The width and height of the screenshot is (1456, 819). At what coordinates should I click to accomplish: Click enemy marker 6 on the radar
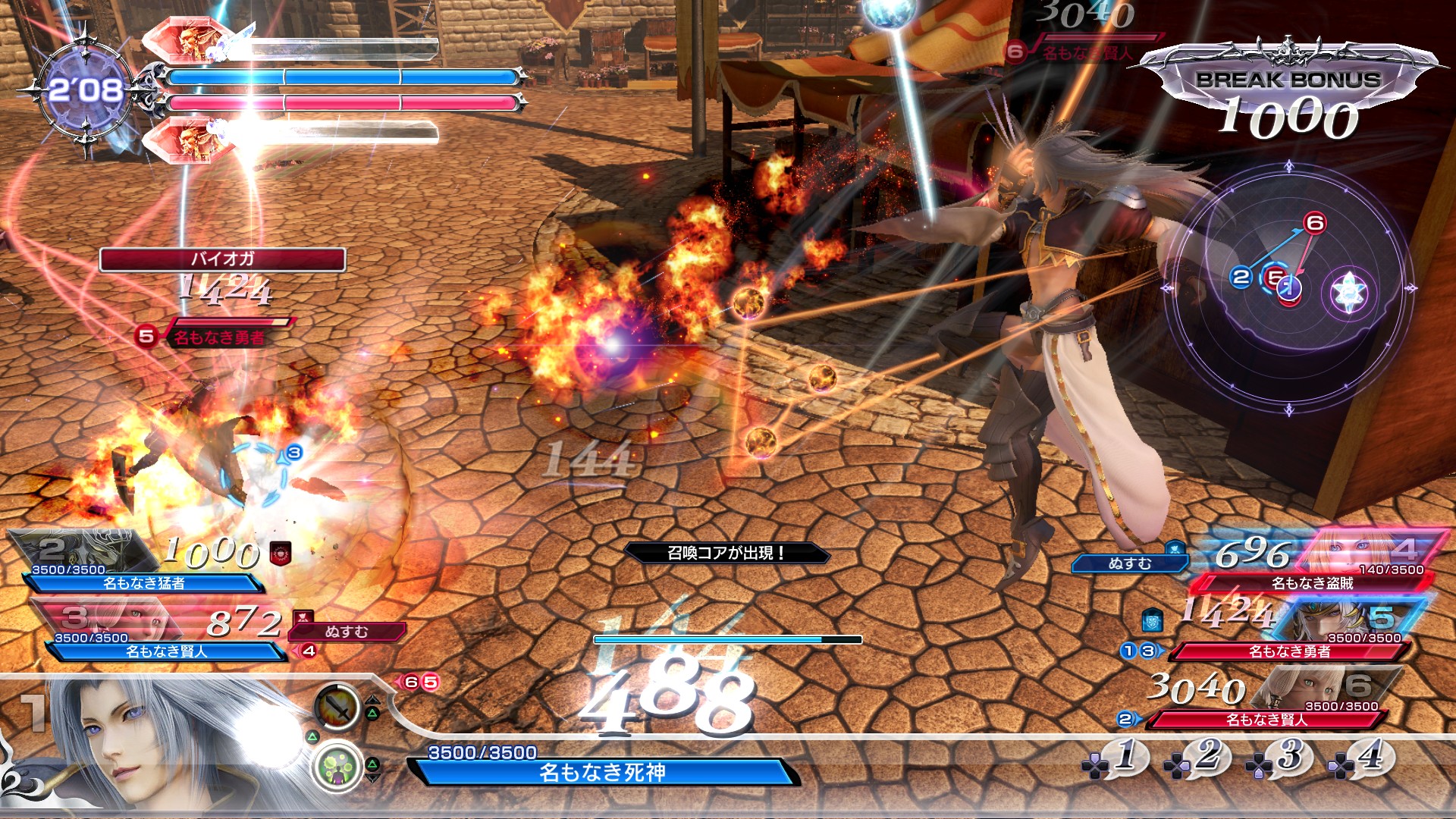(1315, 223)
